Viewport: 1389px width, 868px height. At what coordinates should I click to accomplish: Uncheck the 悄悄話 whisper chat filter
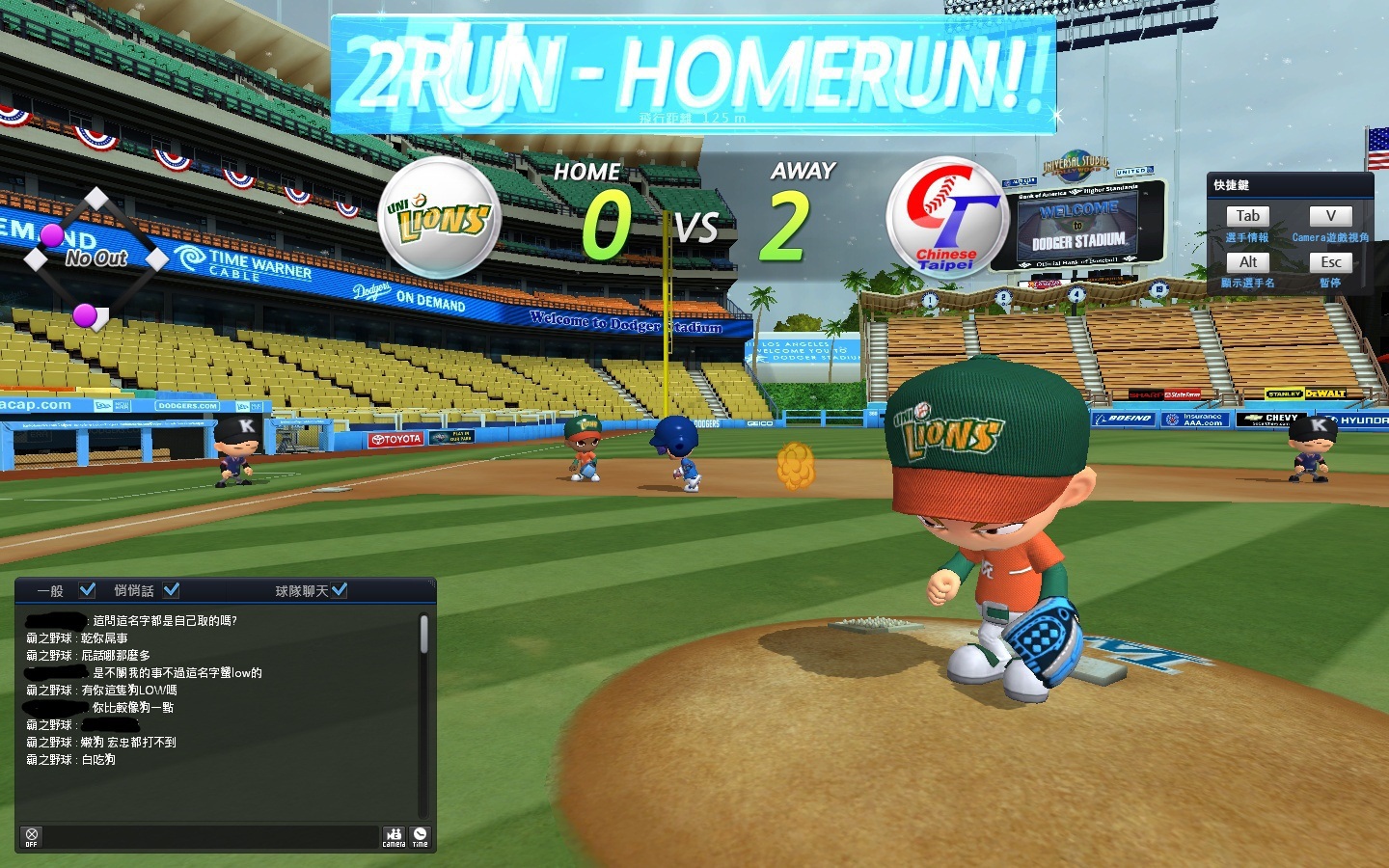(x=172, y=589)
